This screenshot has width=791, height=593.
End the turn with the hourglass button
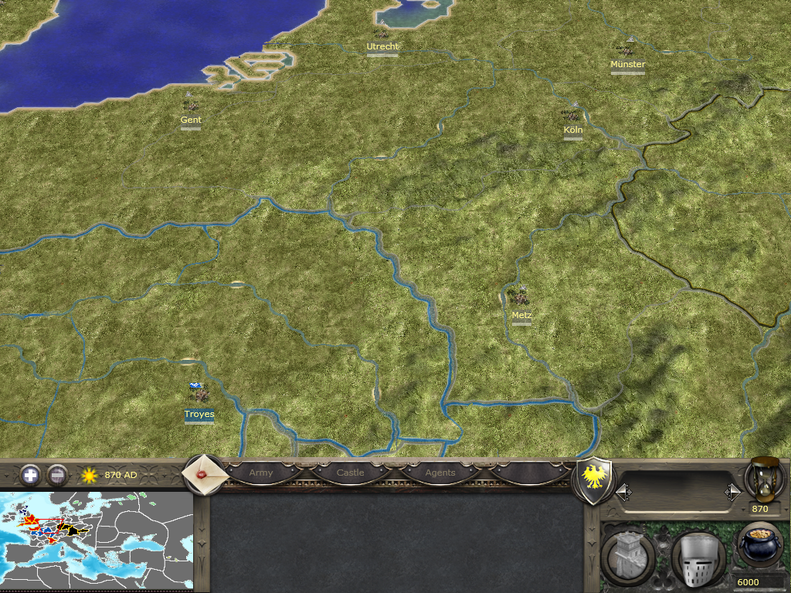pos(764,480)
